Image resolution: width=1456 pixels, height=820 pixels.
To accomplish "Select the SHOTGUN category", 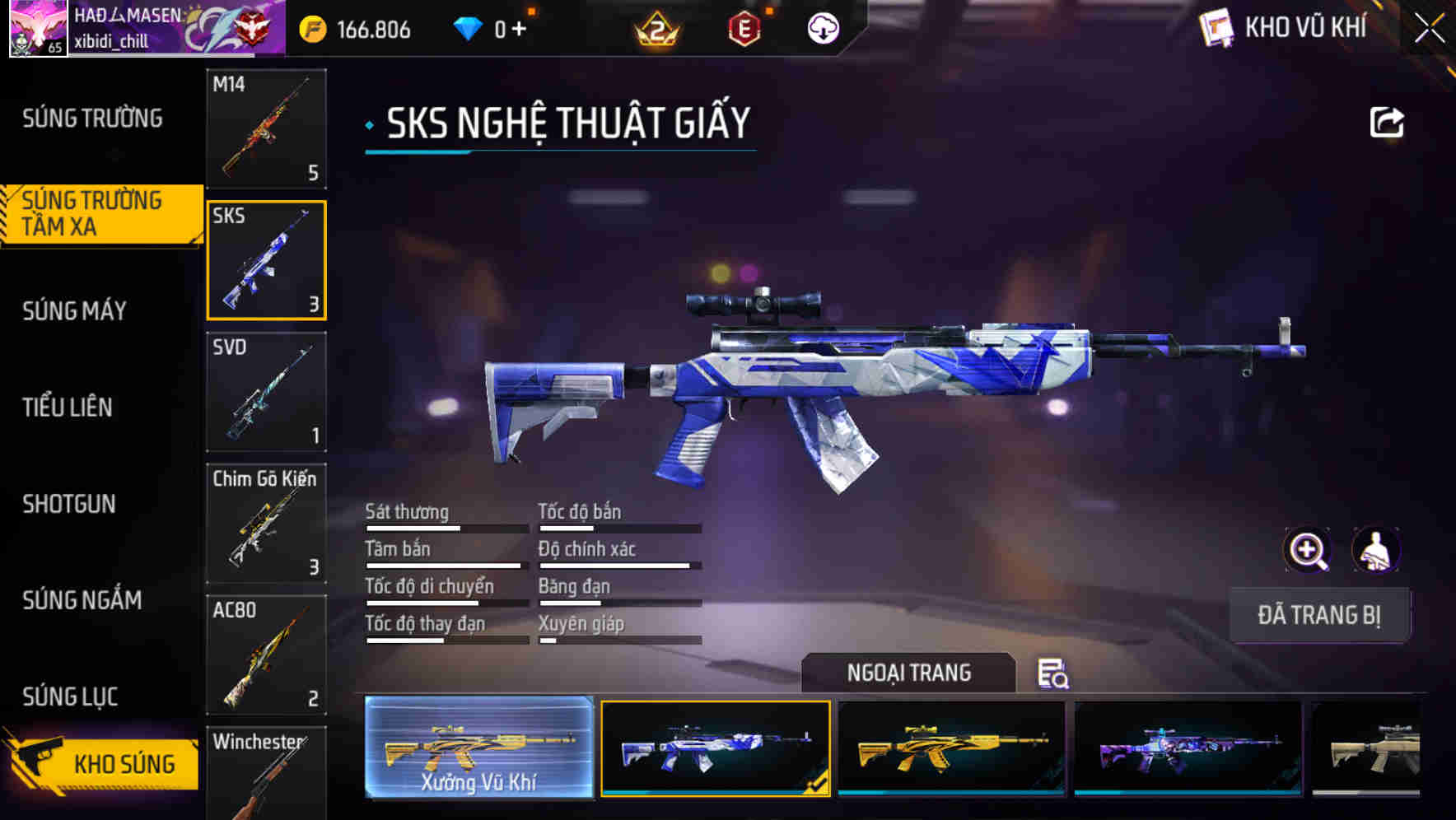I will point(70,504).
